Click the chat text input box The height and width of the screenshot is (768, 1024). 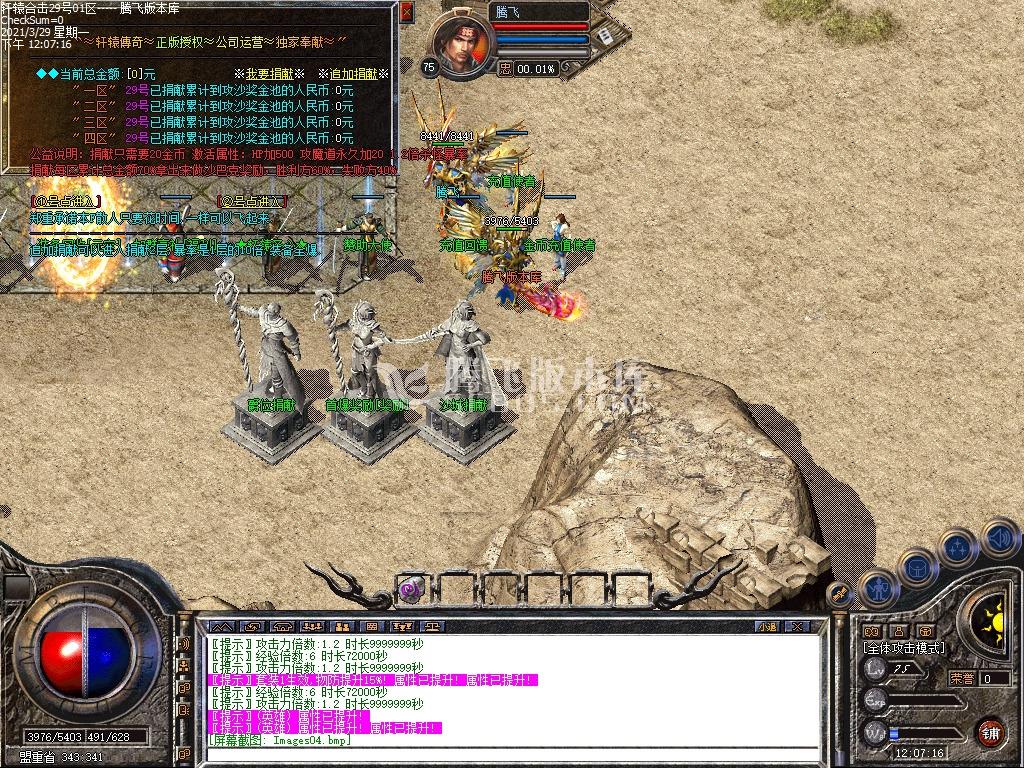500,754
